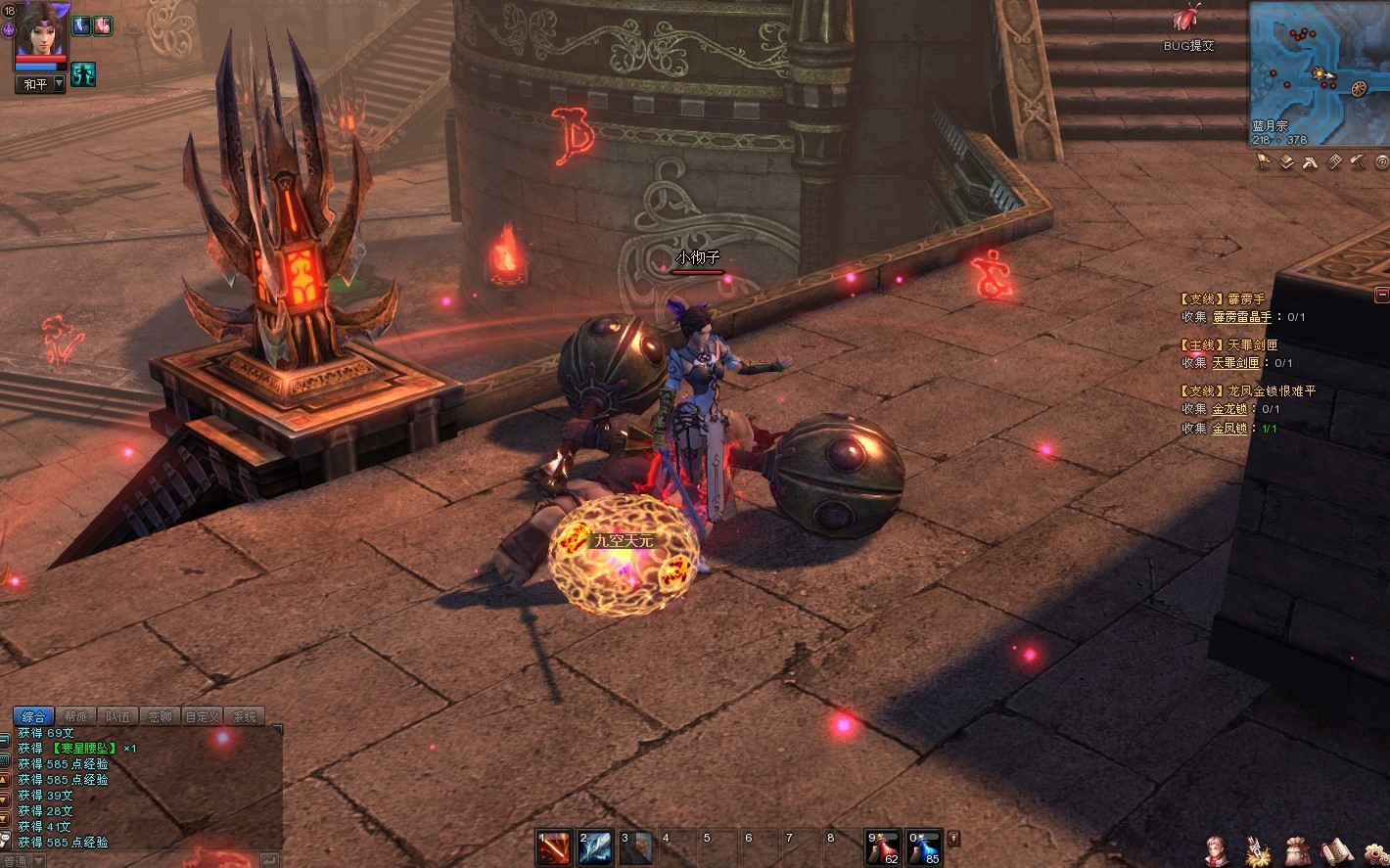Image resolution: width=1390 pixels, height=868 pixels.
Task: Open the 和平 PK mode dropdown
Action: tap(41, 84)
